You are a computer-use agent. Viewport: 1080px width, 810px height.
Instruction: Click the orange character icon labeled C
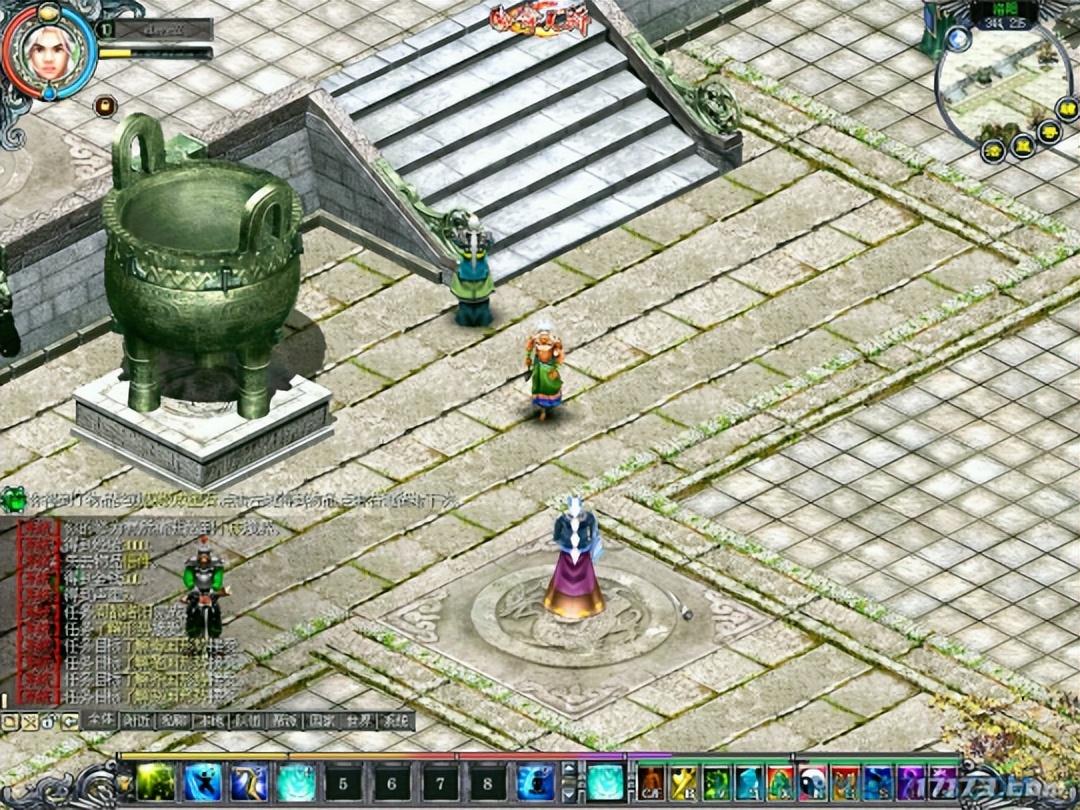[x=651, y=781]
